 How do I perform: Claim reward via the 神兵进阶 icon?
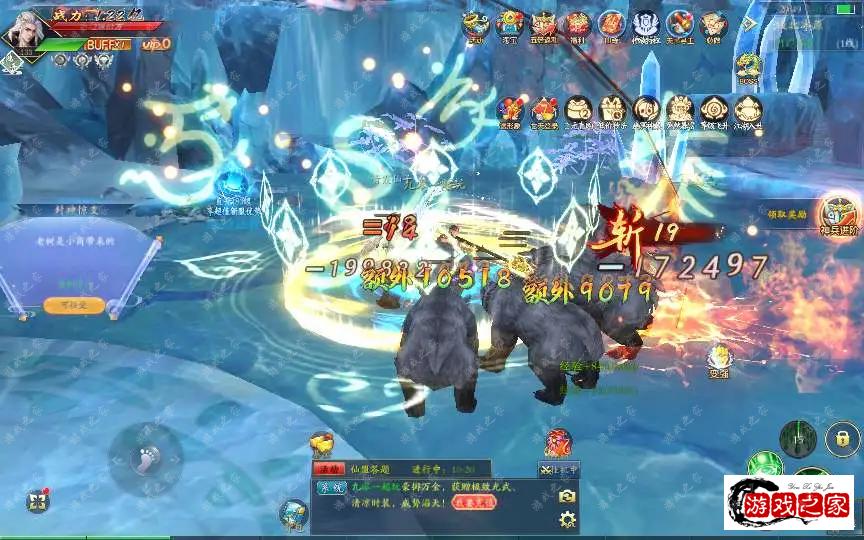tap(838, 214)
